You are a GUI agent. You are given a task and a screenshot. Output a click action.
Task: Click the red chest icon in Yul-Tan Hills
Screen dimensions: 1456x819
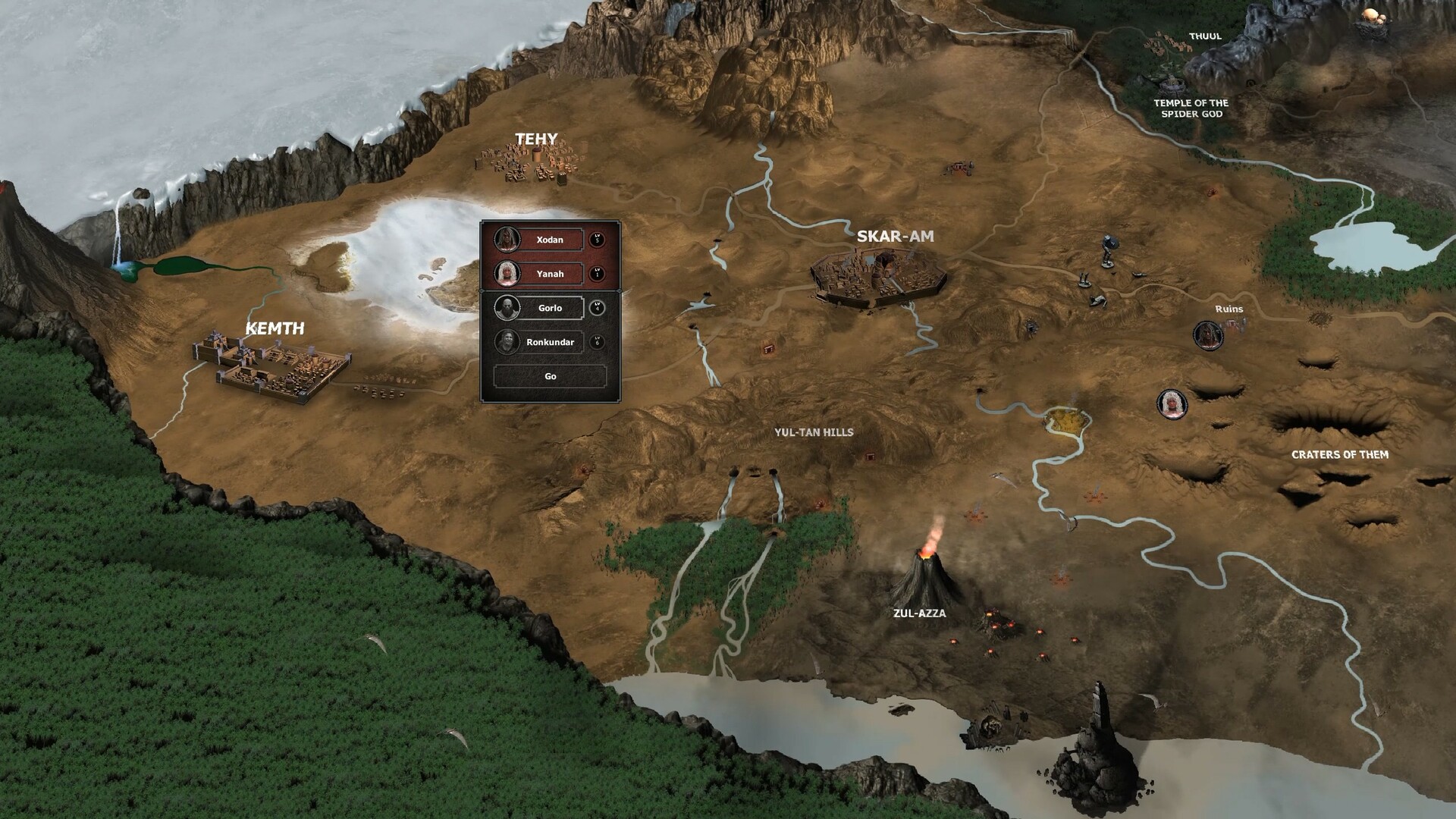(x=870, y=457)
